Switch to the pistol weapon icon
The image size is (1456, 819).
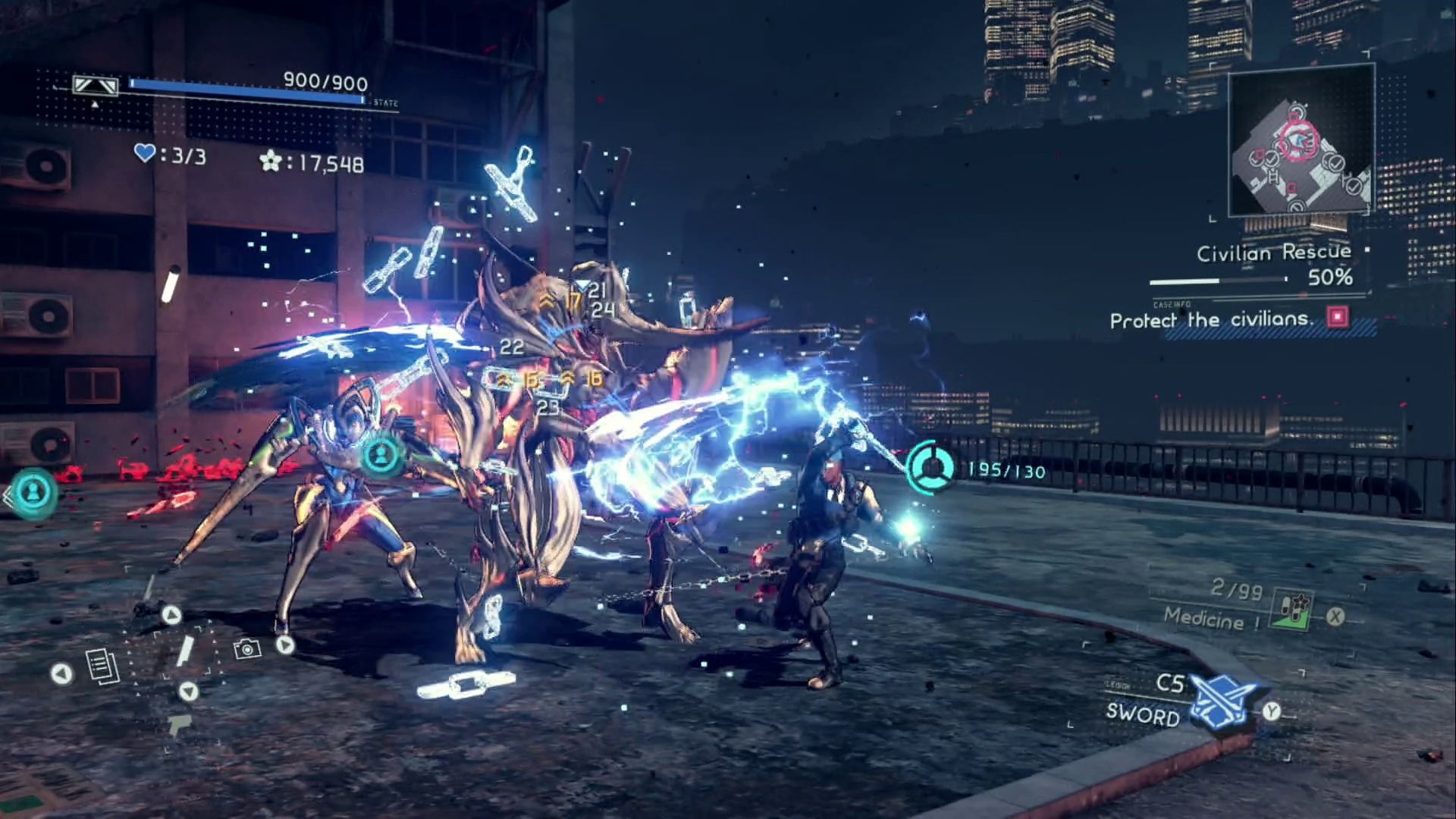[179, 724]
